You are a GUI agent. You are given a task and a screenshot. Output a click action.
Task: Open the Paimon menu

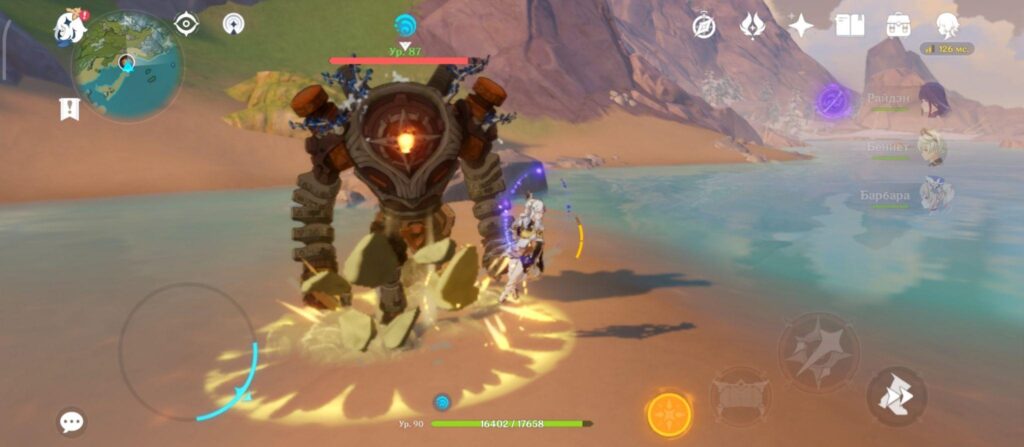[x=69, y=26]
